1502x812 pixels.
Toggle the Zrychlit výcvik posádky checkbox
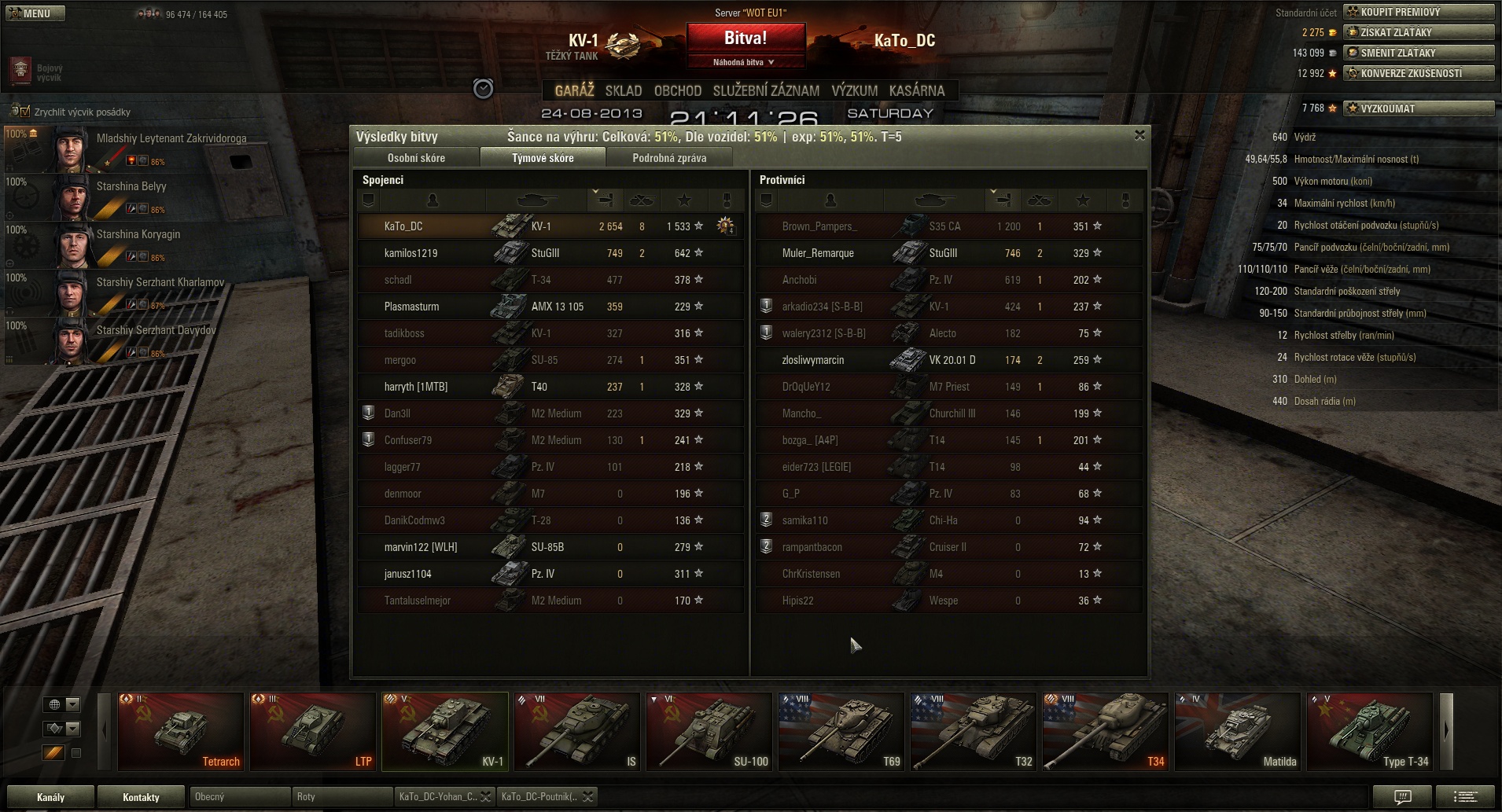click(25, 112)
